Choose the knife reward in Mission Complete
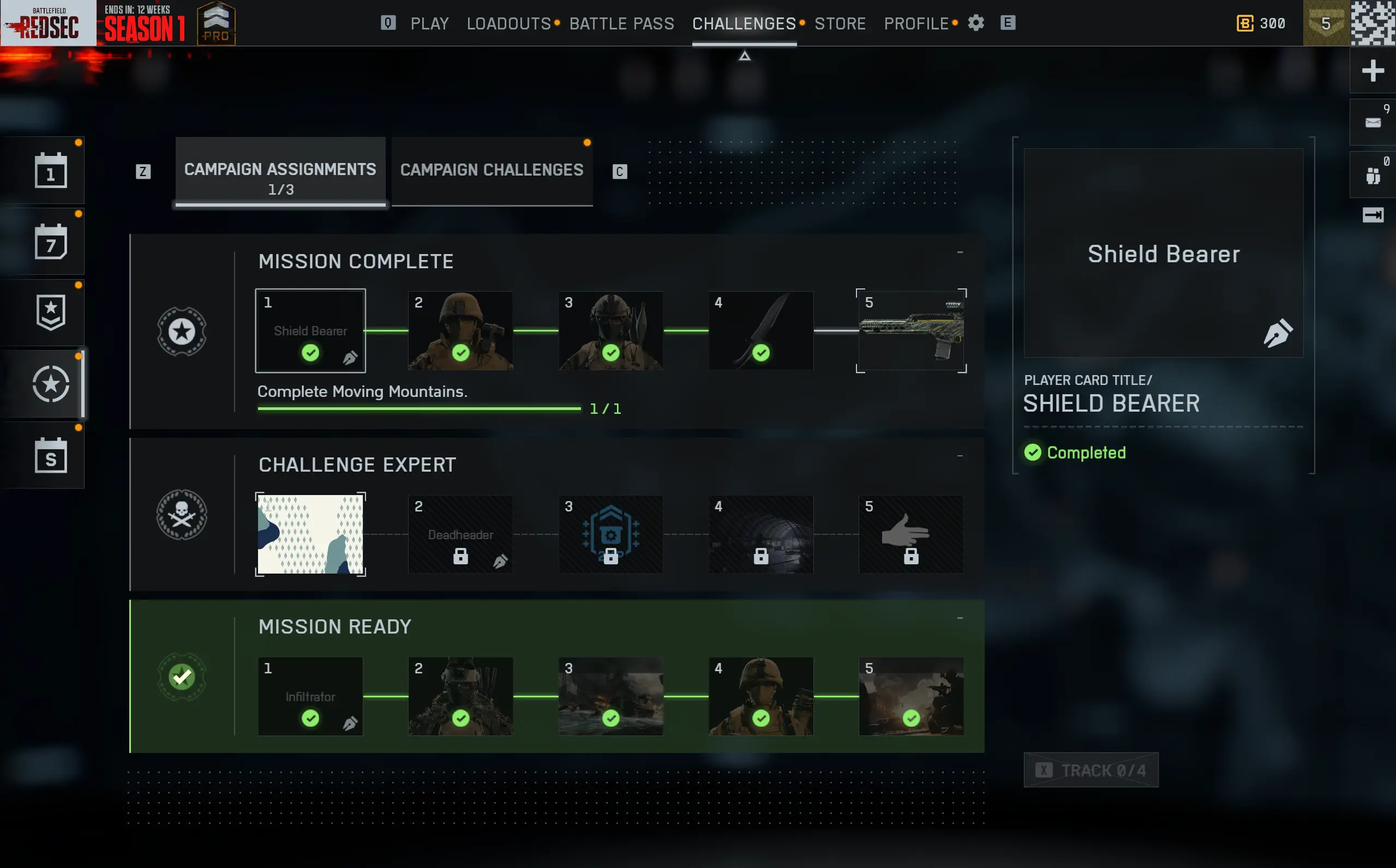1396x868 pixels. (760, 330)
